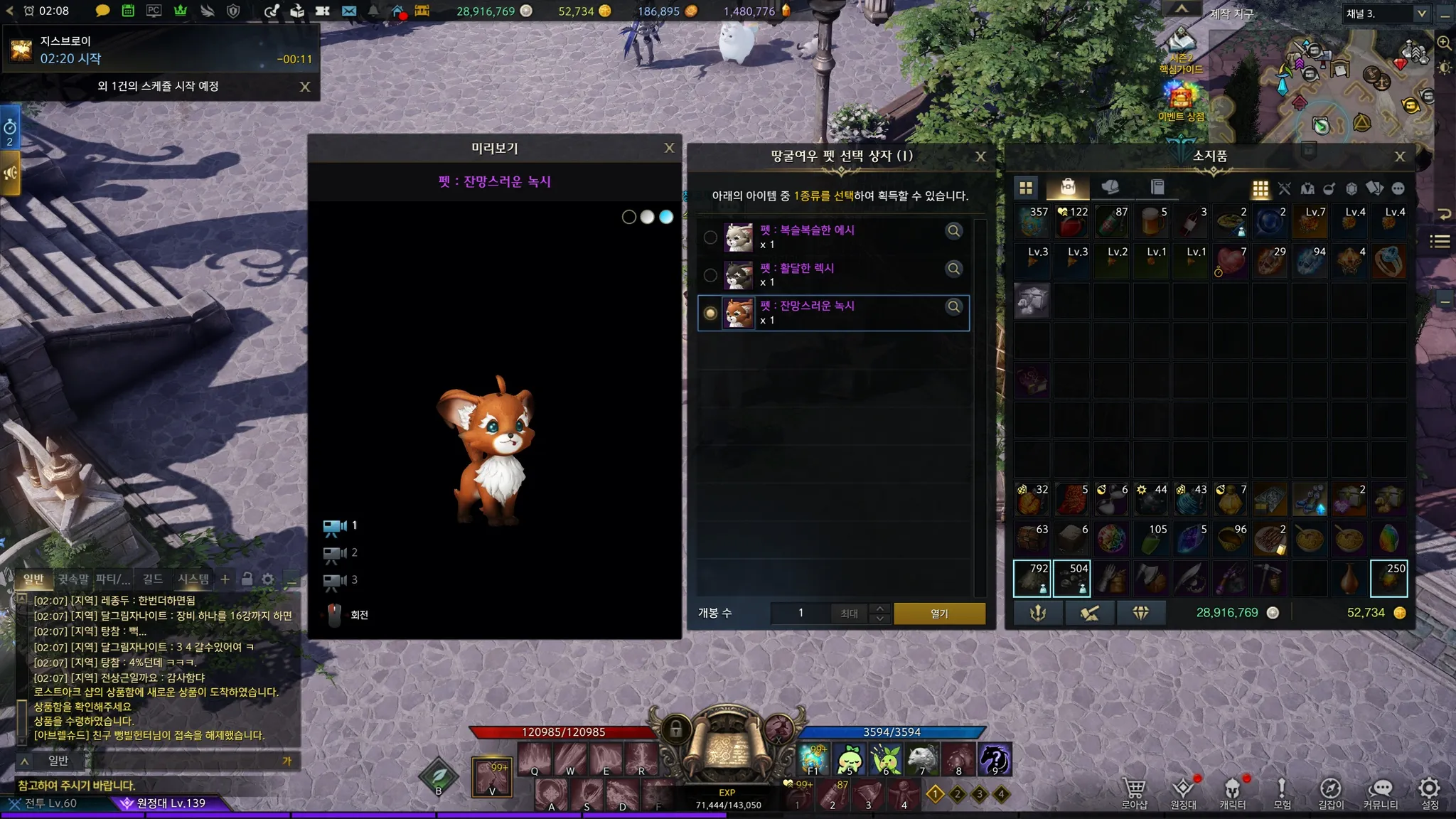Select the 복슬복슬한 에시 pet option
The image size is (1456, 819).
pos(710,237)
